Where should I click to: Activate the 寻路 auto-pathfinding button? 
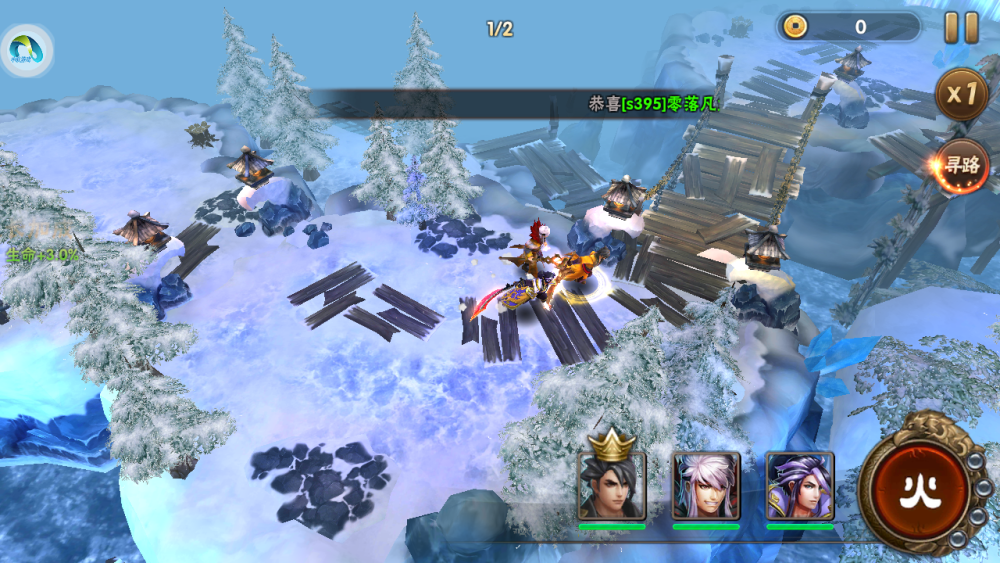pyautogui.click(x=962, y=166)
